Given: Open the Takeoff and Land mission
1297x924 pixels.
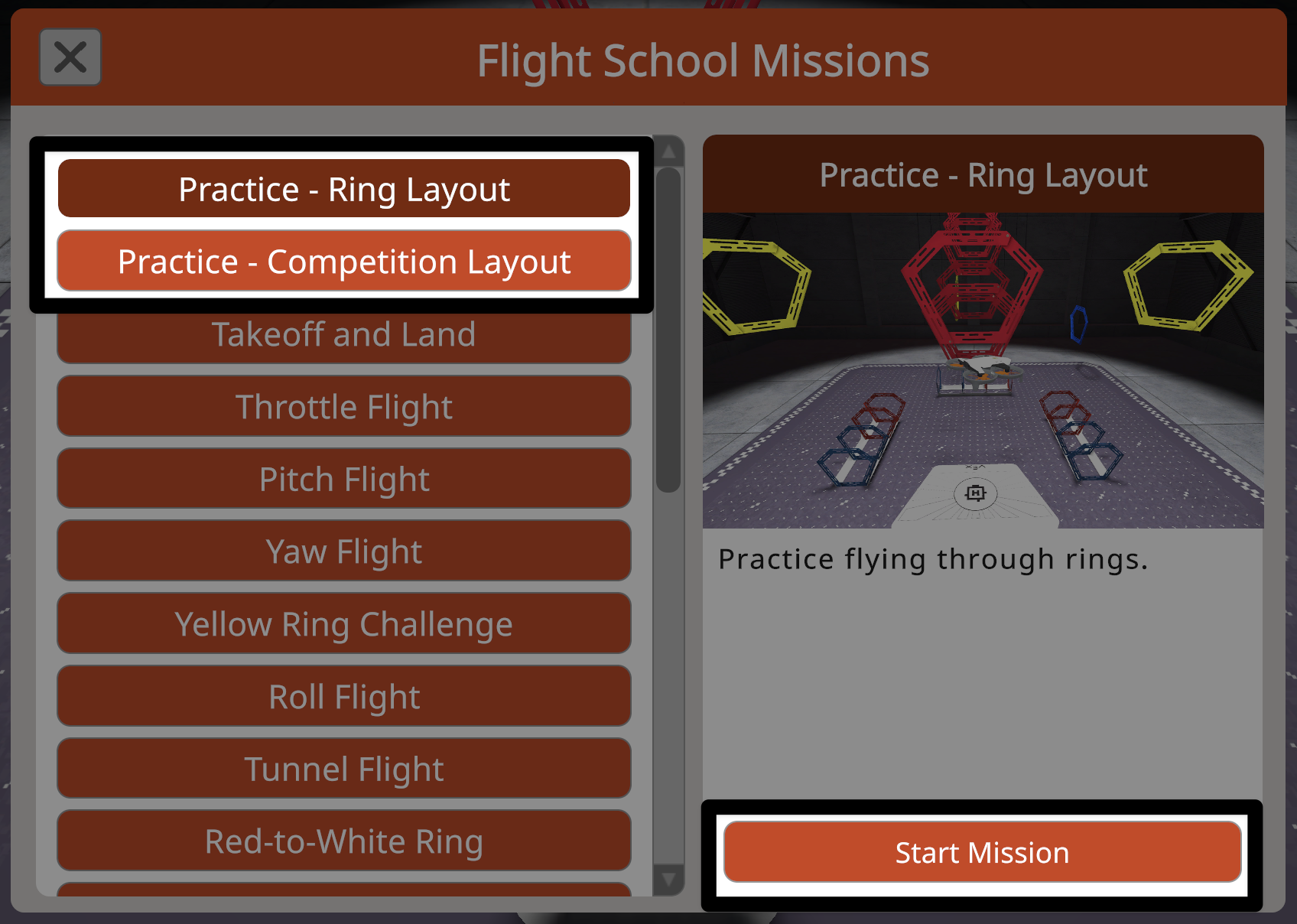Looking at the screenshot, I should click(x=343, y=333).
